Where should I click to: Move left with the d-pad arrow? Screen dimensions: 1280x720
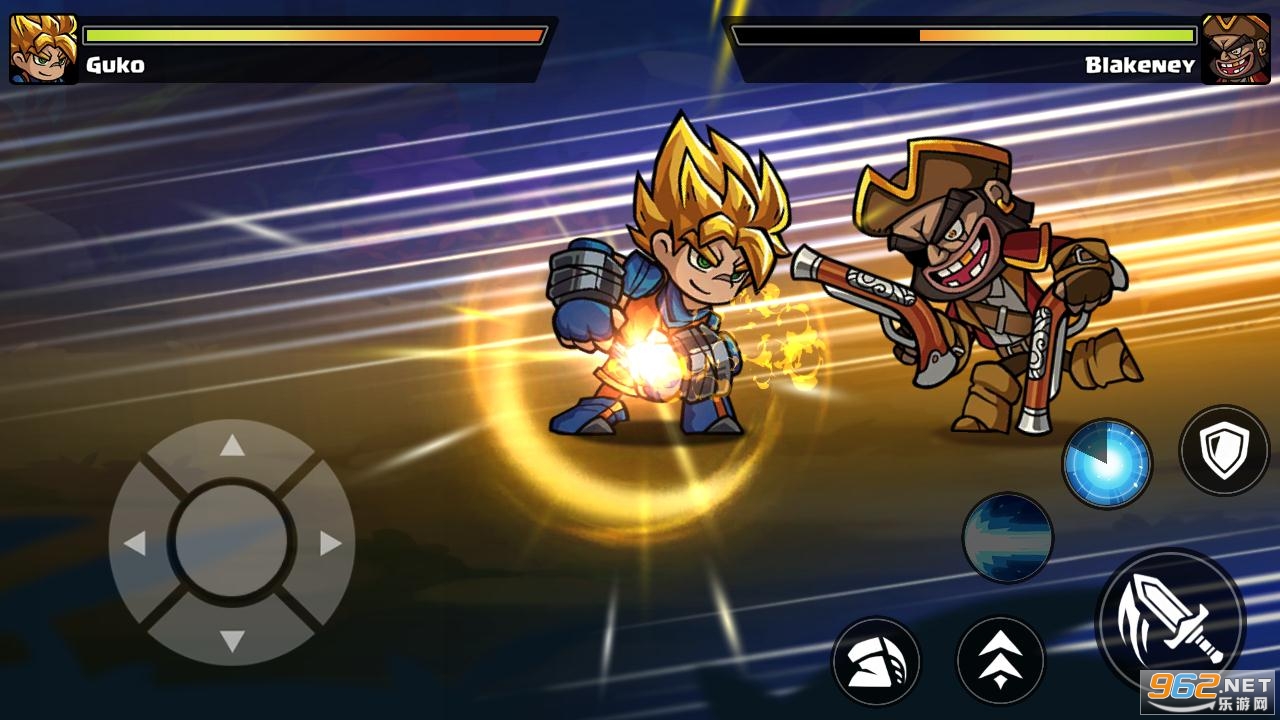pyautogui.click(x=134, y=543)
